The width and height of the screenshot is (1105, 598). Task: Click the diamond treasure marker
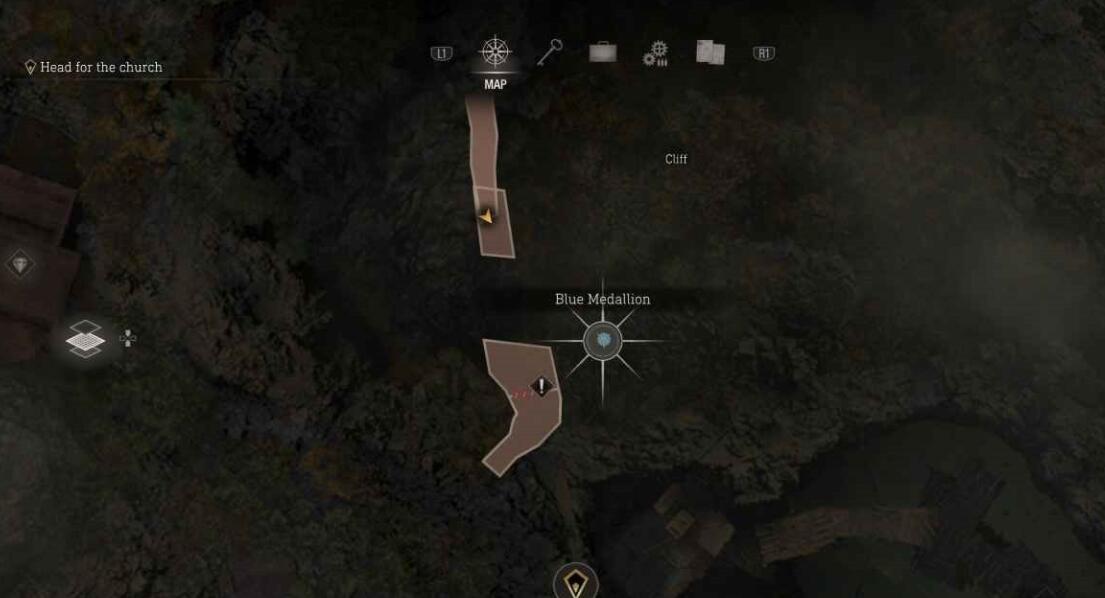[x=20, y=265]
